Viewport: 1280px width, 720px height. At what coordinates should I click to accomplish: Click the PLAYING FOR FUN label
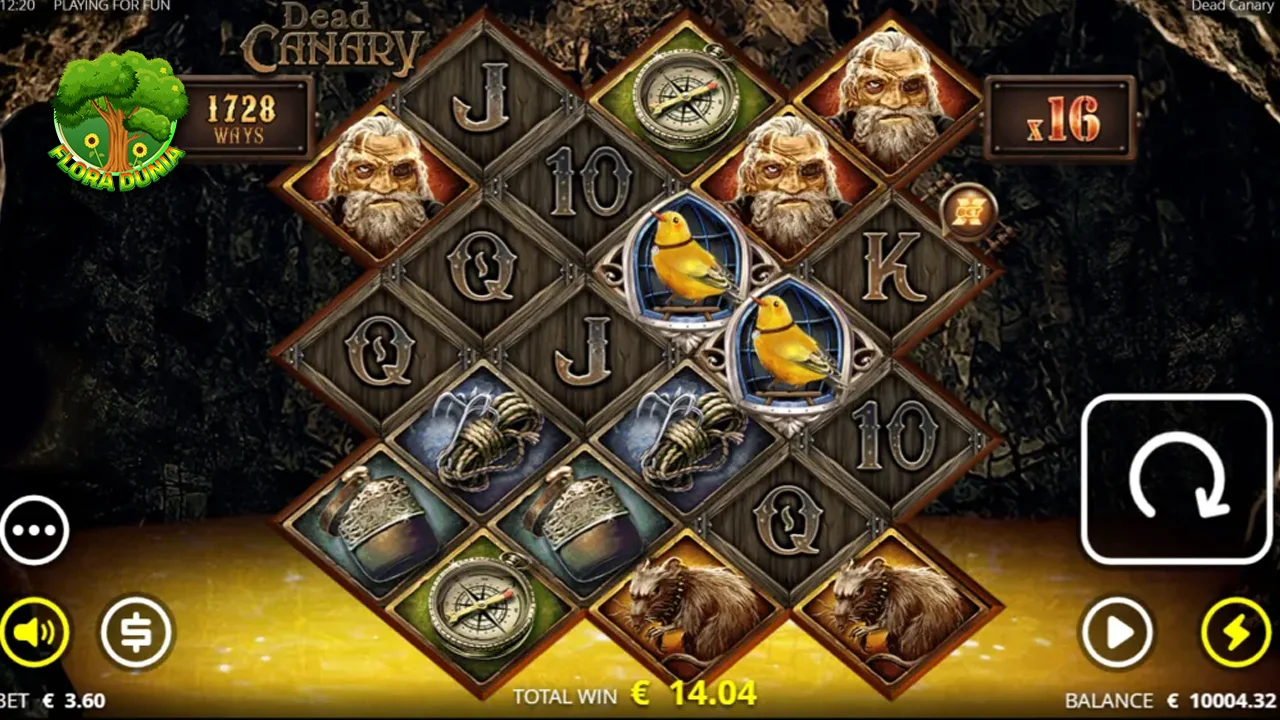click(x=112, y=5)
